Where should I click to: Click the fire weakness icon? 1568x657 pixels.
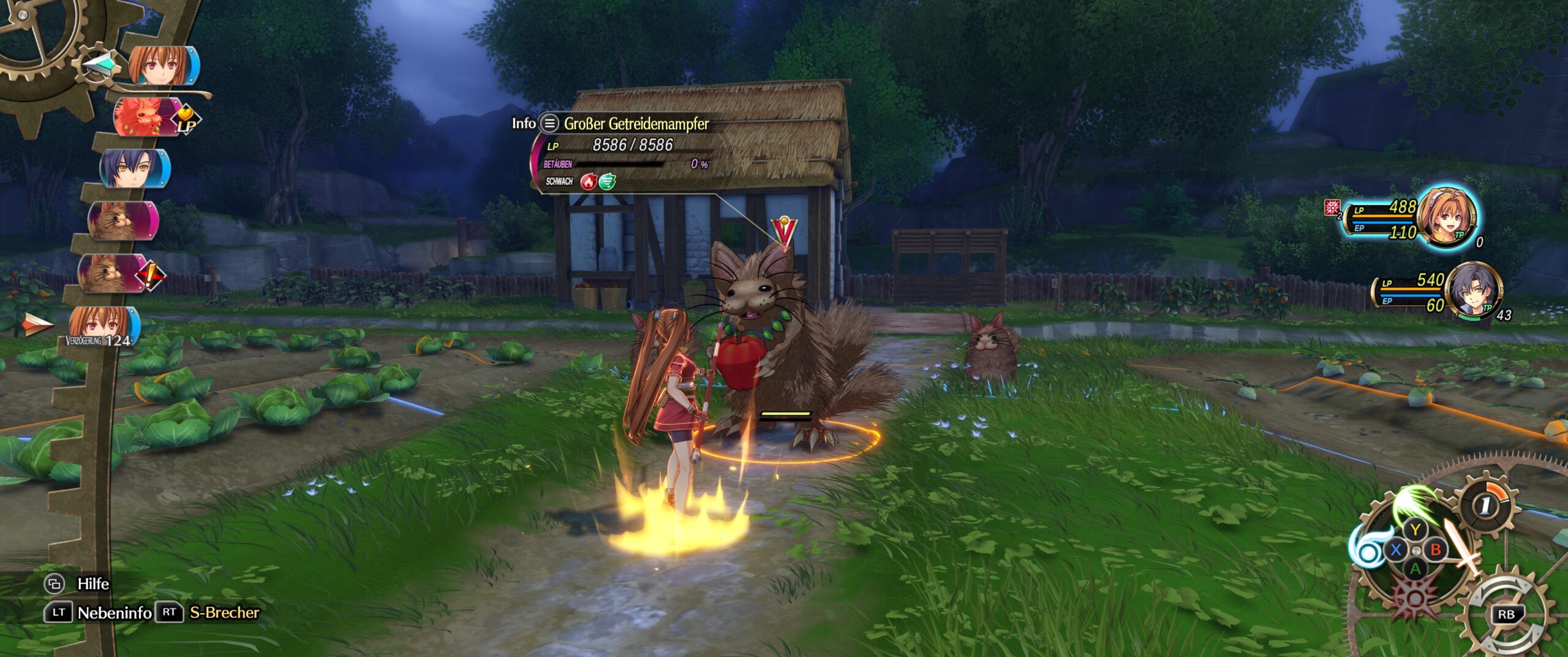tap(588, 181)
